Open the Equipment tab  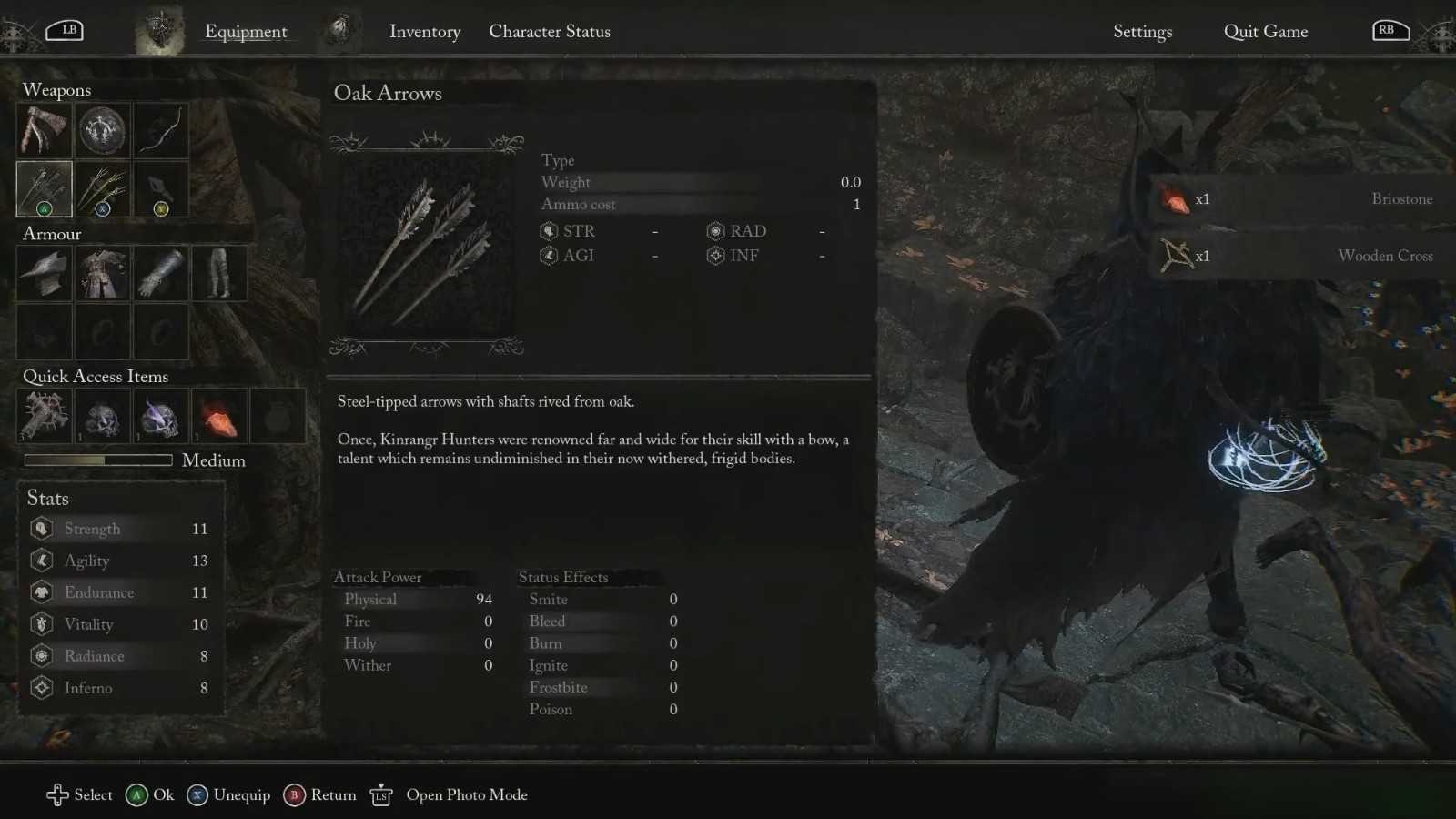245,32
